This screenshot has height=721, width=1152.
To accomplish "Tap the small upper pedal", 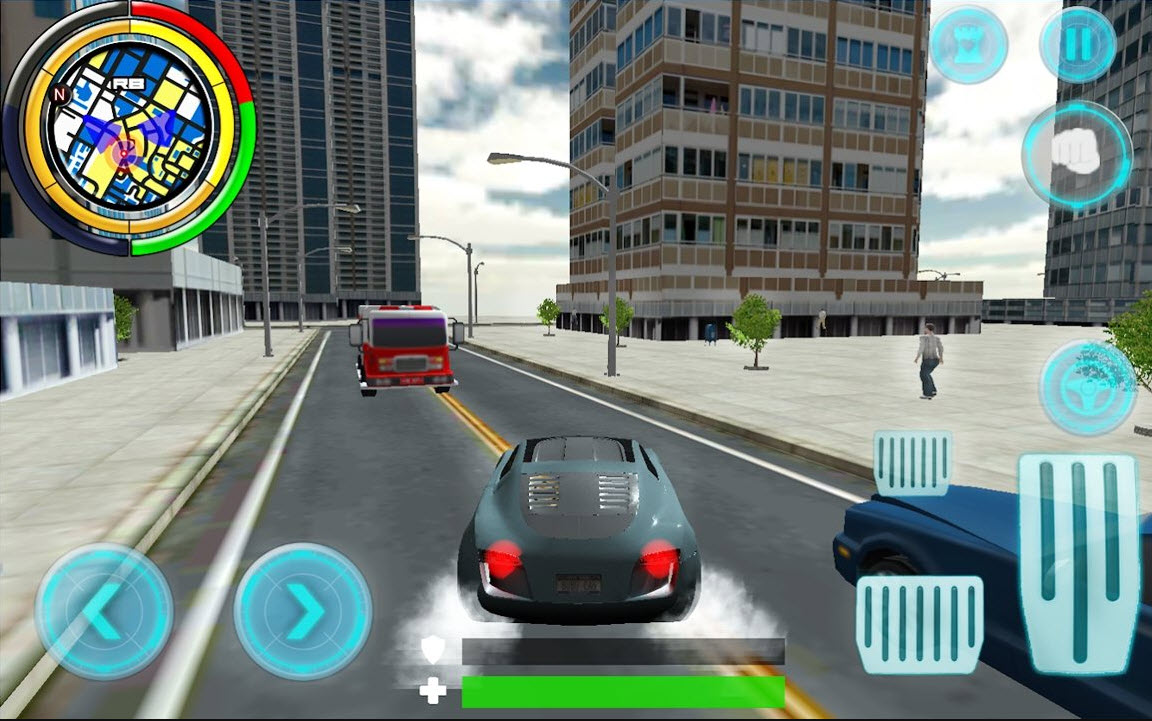I will pyautogui.click(x=913, y=463).
